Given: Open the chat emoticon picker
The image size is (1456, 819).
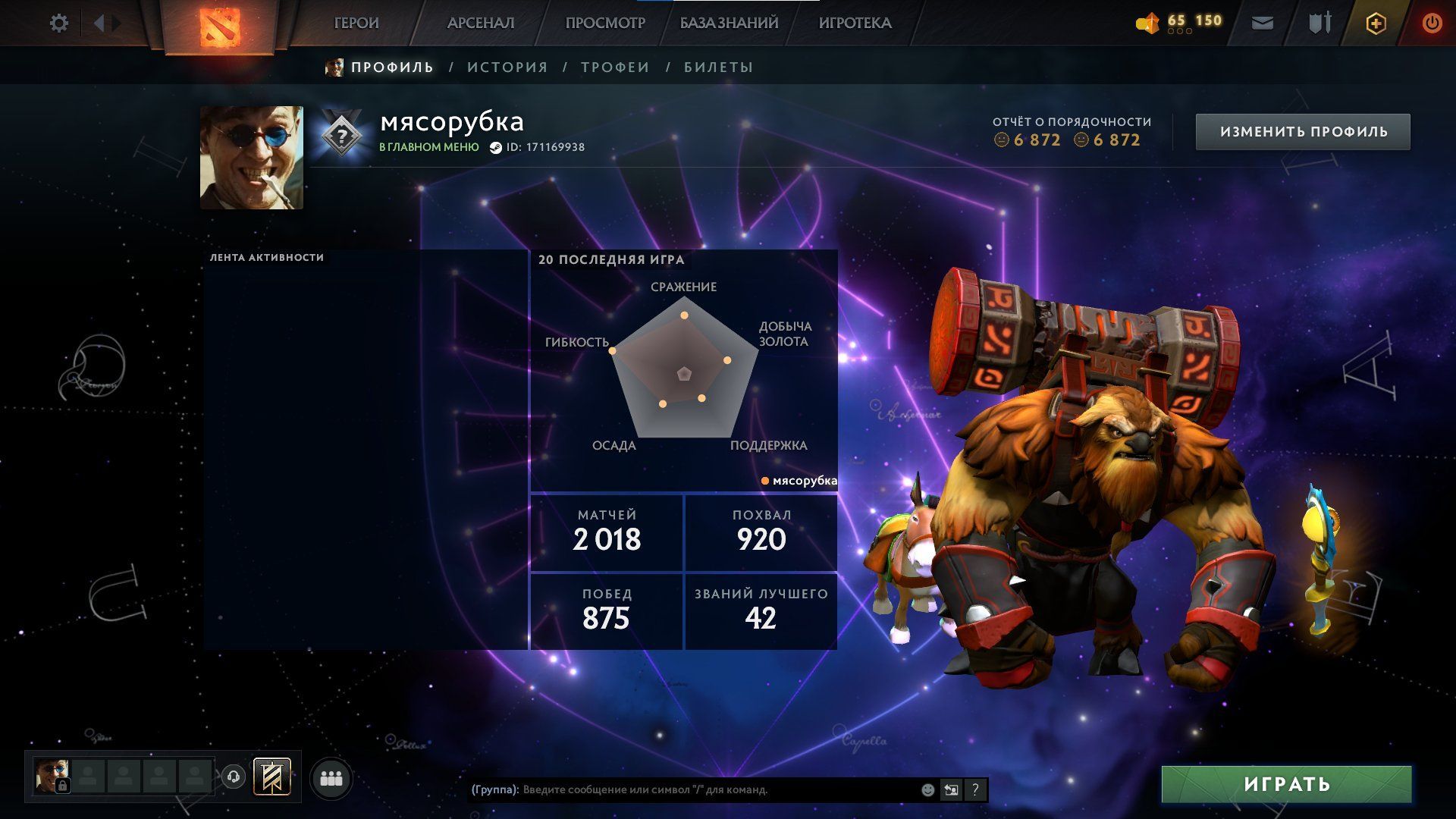Looking at the screenshot, I should 927,790.
